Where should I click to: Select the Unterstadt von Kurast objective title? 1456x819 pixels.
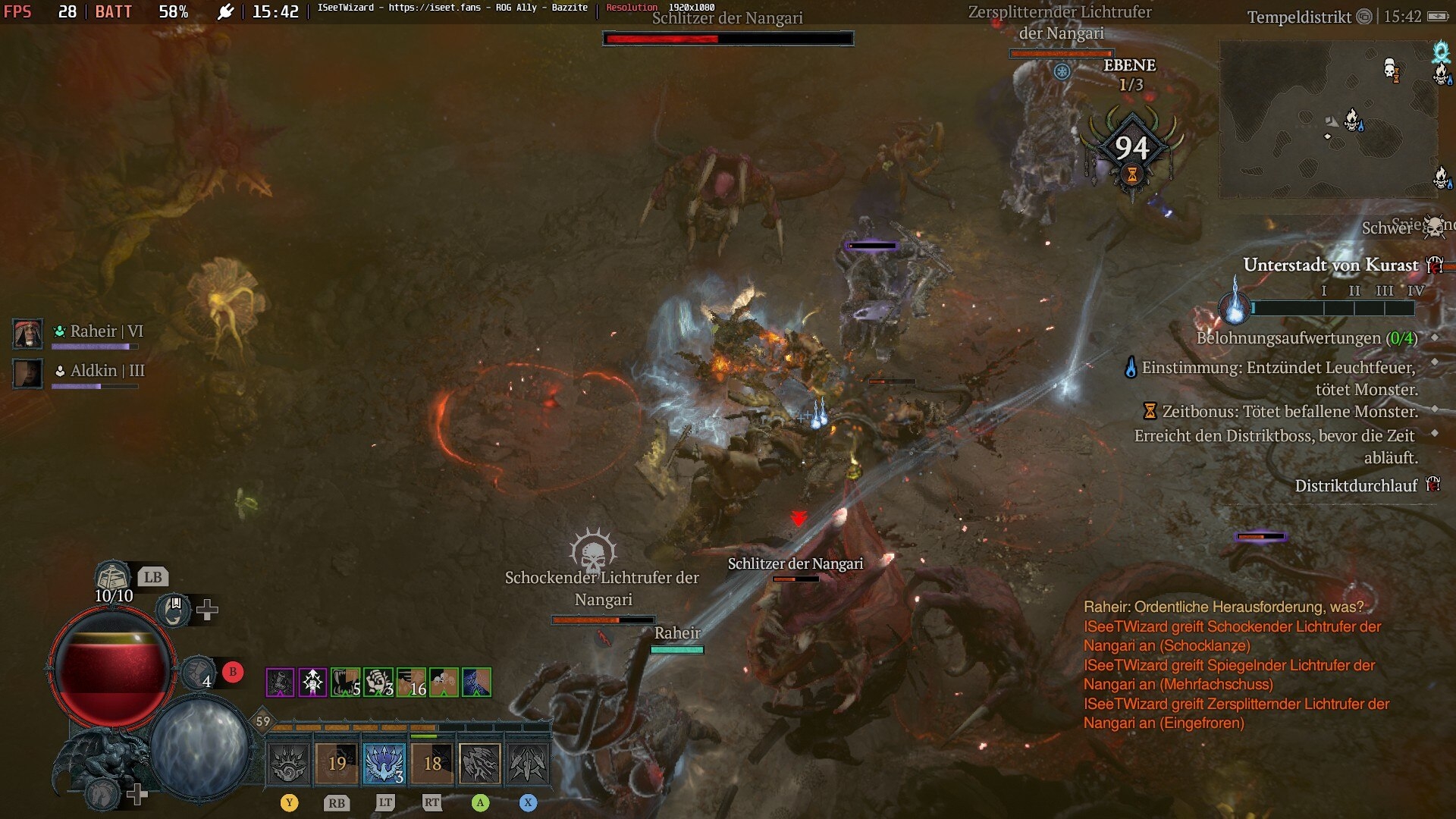1330,265
